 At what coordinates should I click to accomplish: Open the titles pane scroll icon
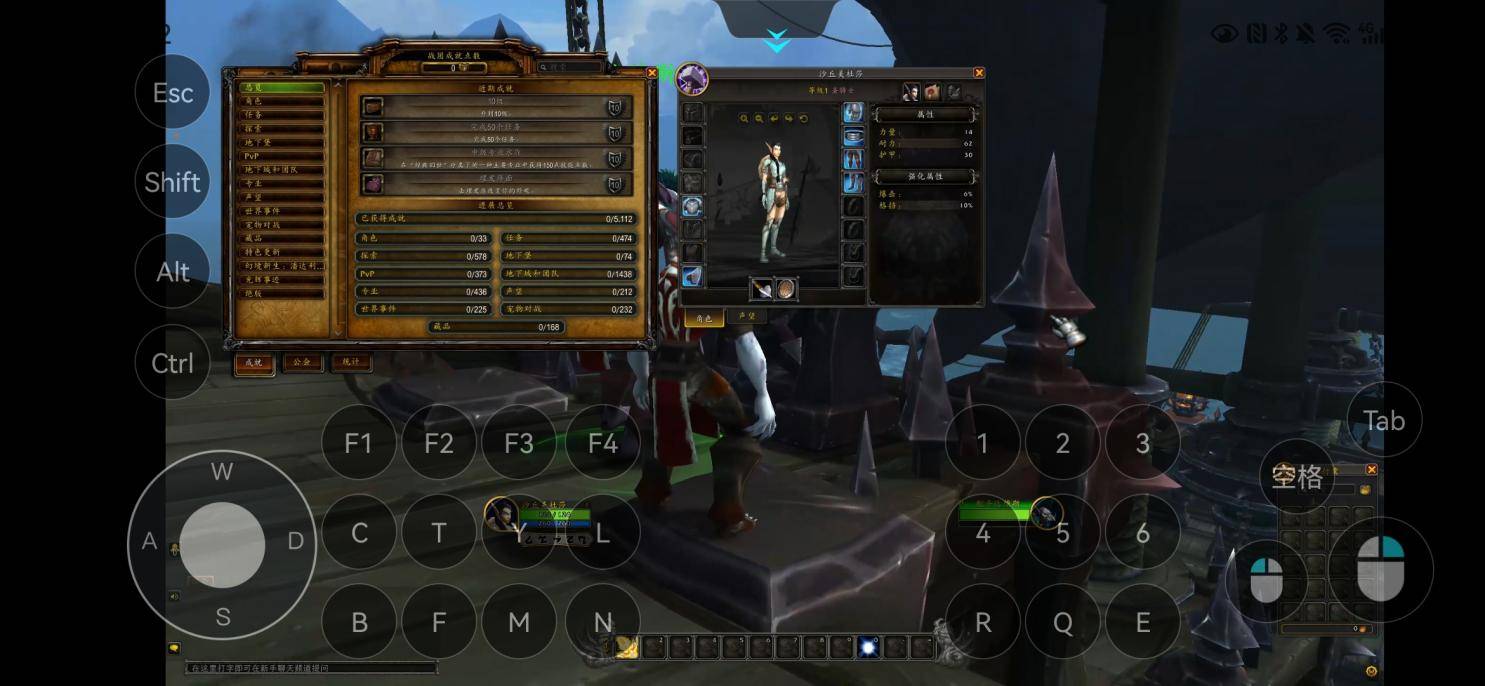(x=932, y=92)
